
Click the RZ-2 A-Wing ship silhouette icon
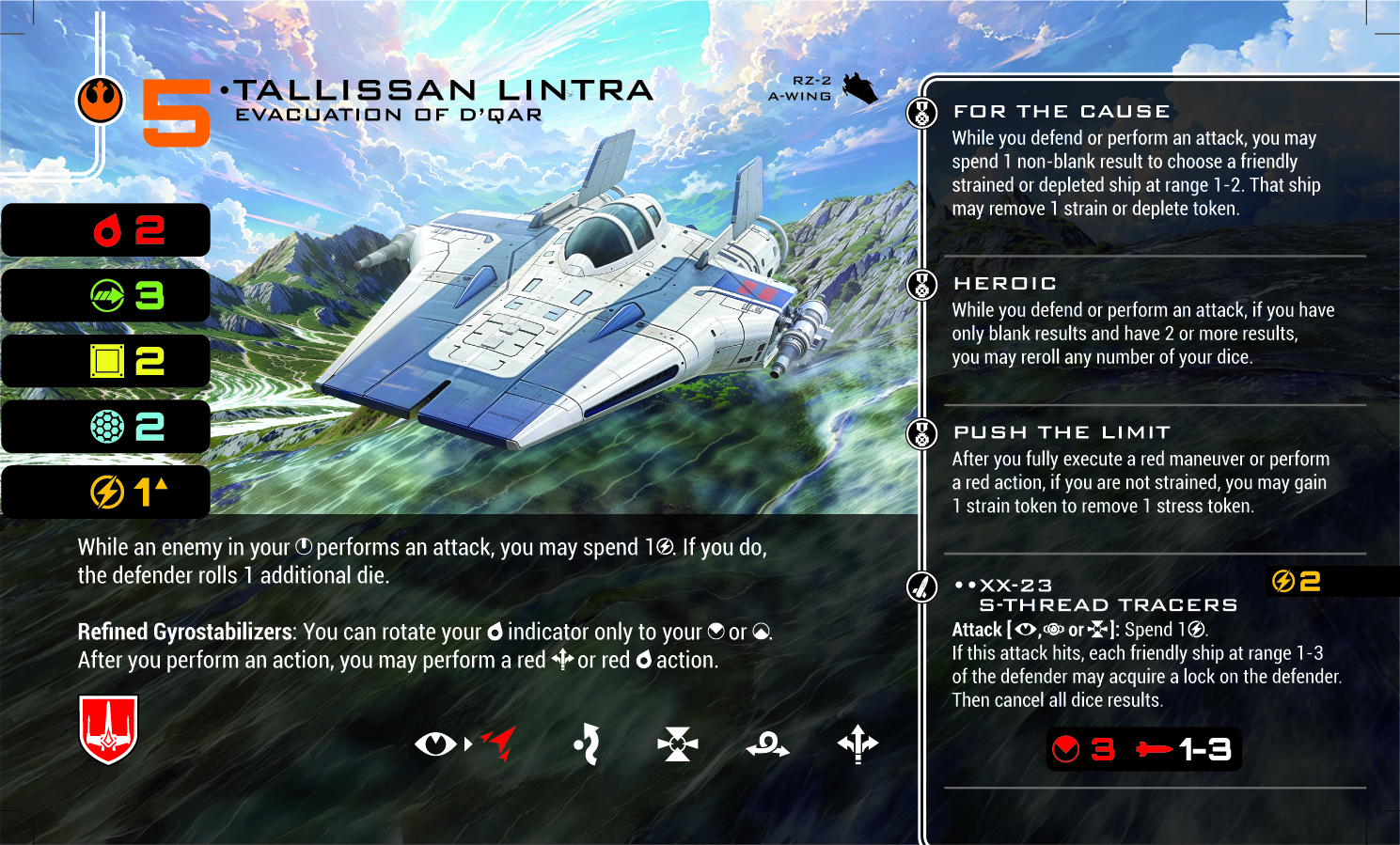[x=858, y=88]
